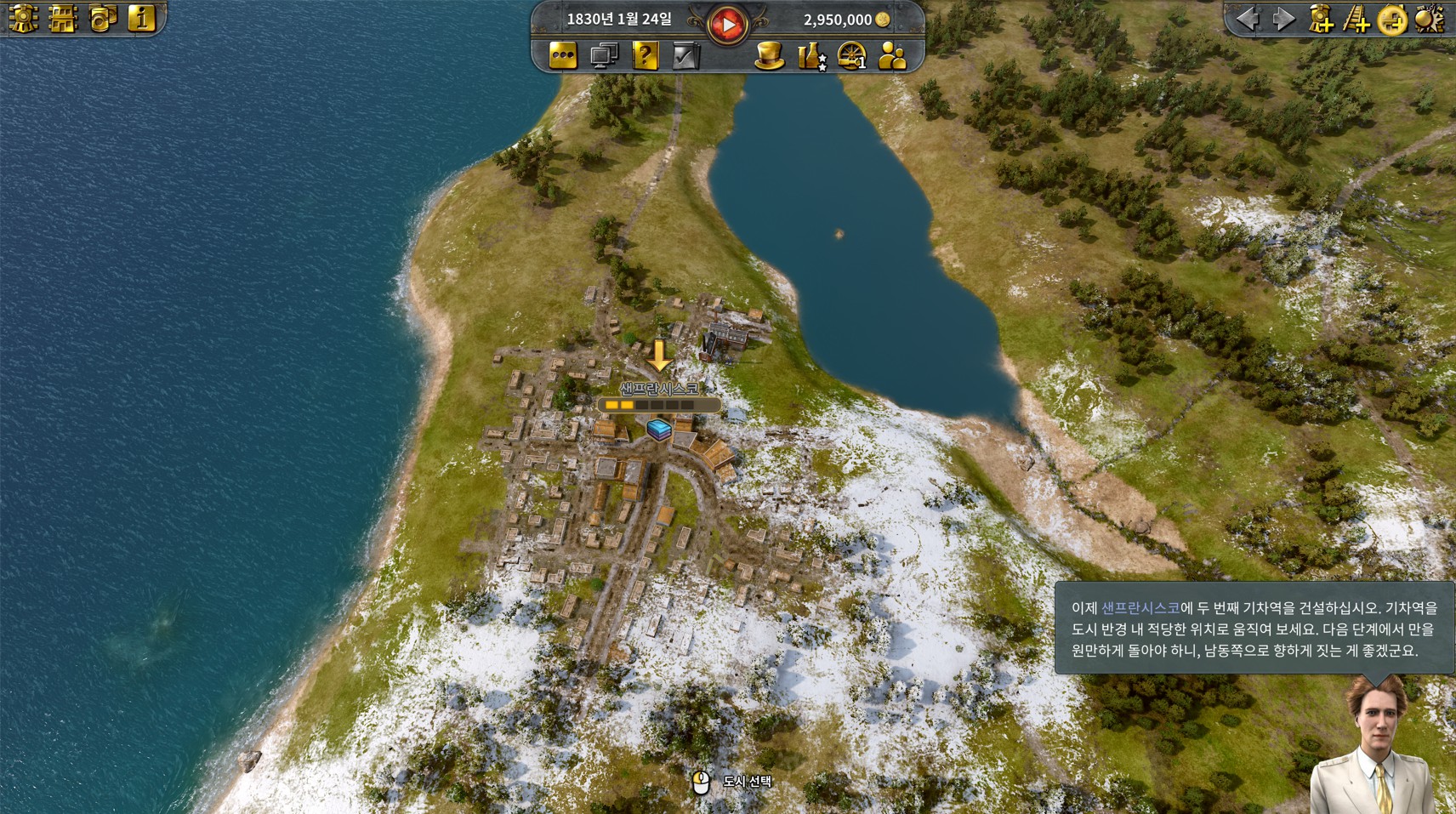
Task: Open the gold top hat panel
Action: pyautogui.click(x=769, y=56)
